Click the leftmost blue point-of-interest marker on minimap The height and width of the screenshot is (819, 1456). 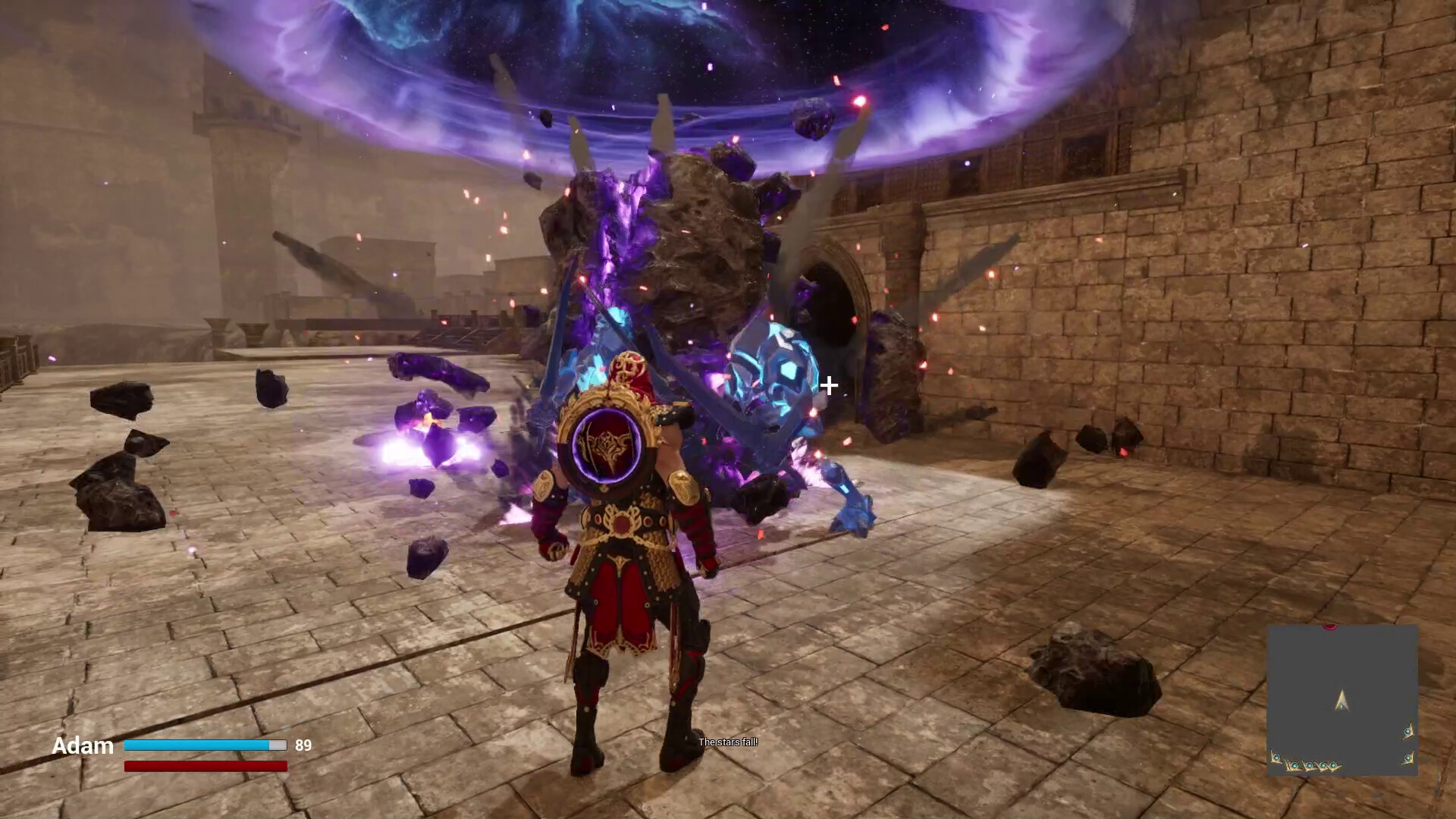click(1276, 758)
